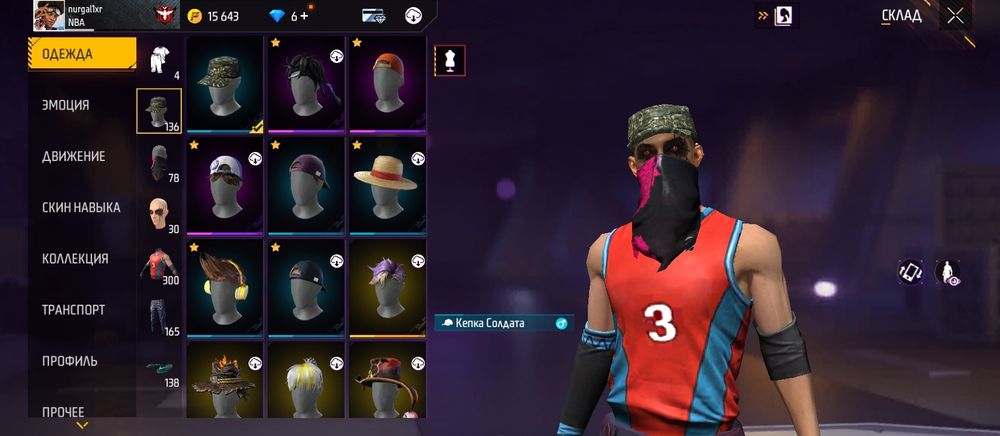
Task: Open the Эмоция category
Action: point(65,105)
